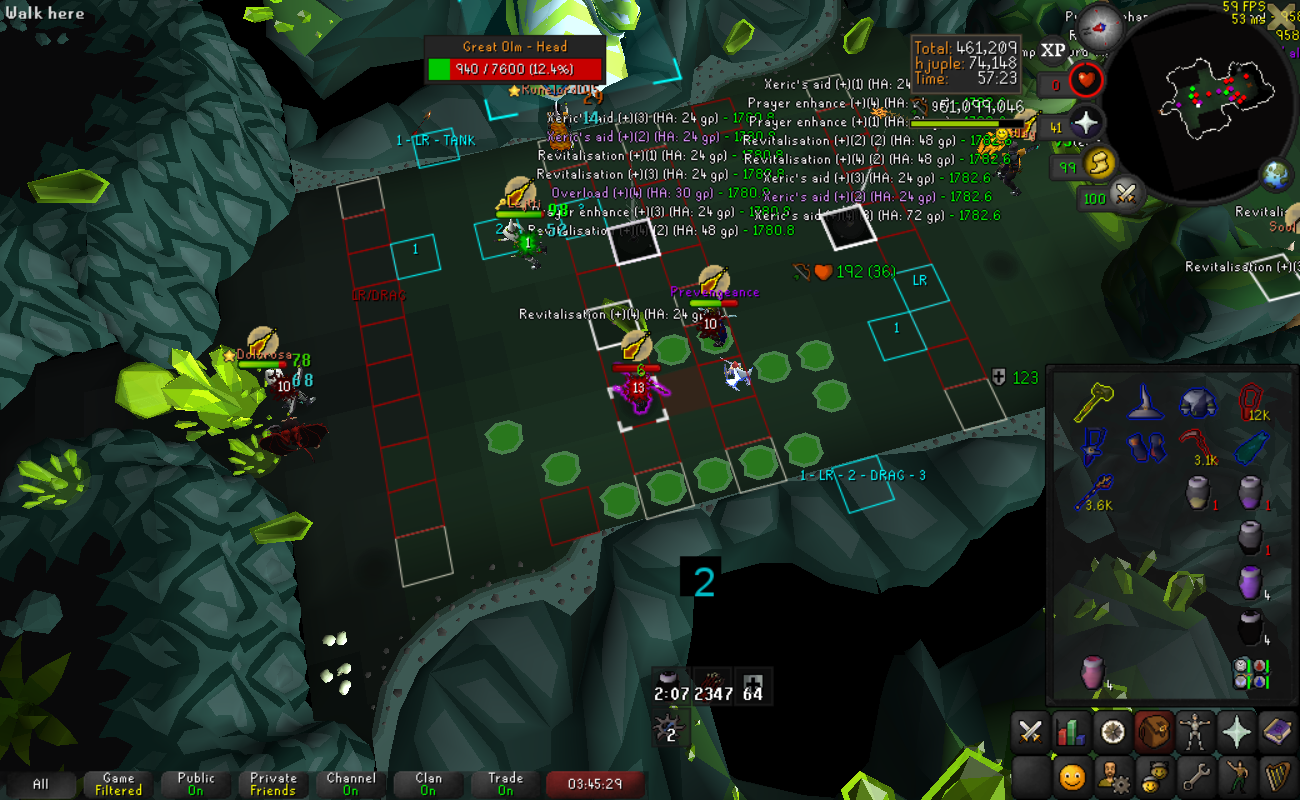Select the yellow warhammer in the inventory
This screenshot has height=800, width=1300.
tap(1092, 404)
